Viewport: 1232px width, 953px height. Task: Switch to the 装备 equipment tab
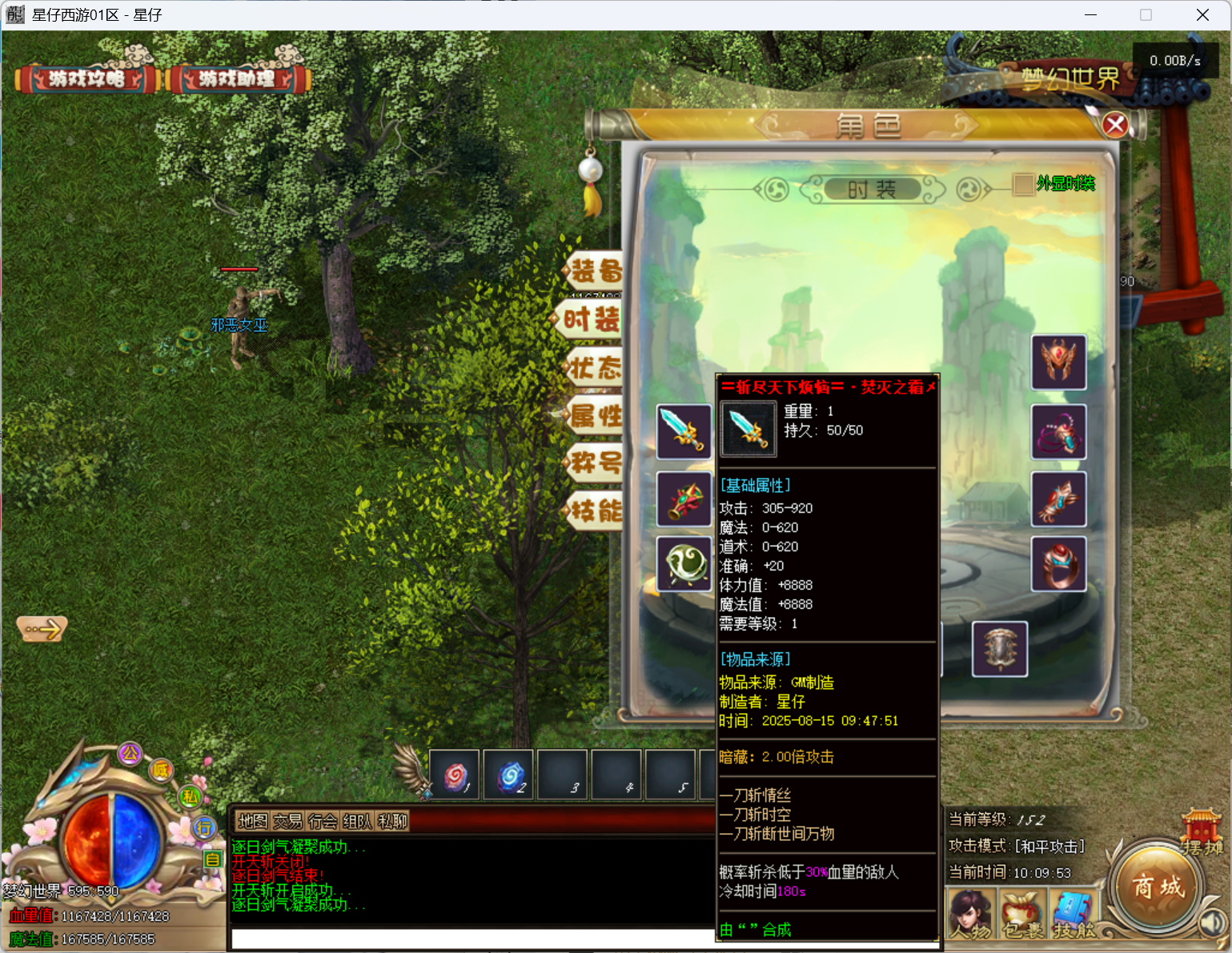click(595, 271)
